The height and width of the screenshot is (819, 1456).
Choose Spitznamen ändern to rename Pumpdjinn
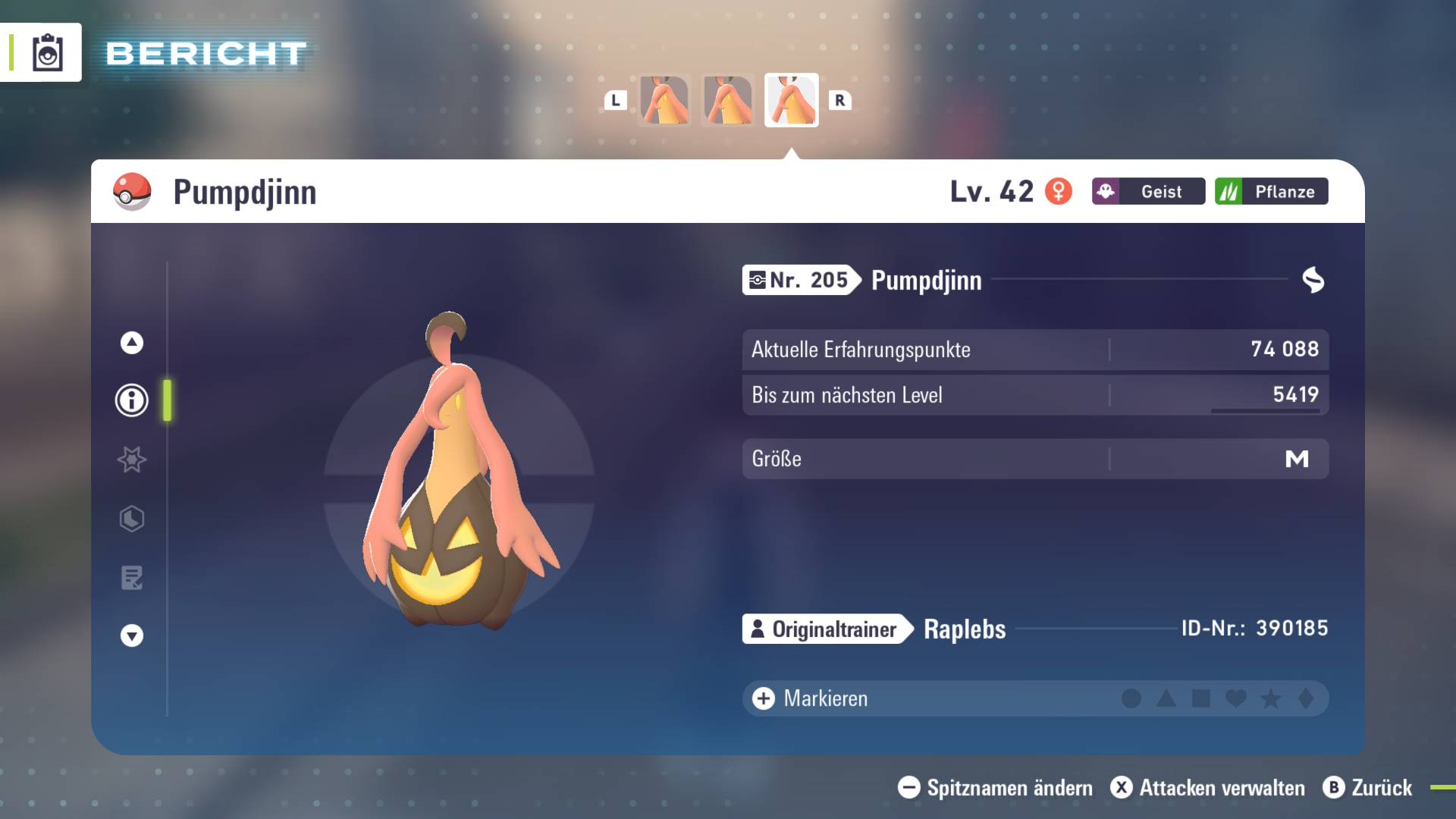(995, 788)
